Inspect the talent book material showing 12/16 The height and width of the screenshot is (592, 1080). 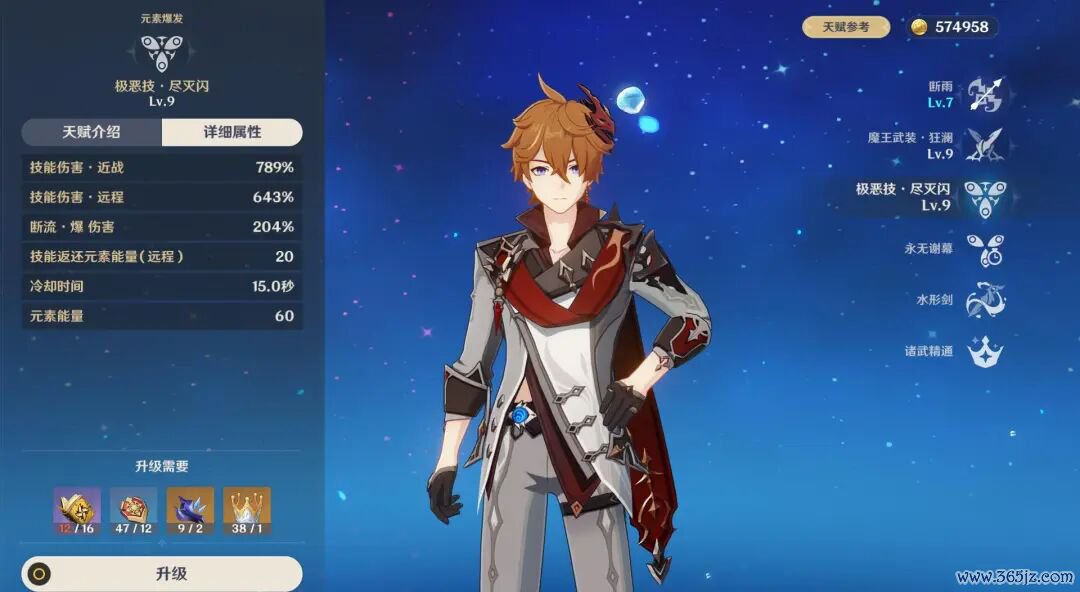pyautogui.click(x=76, y=511)
